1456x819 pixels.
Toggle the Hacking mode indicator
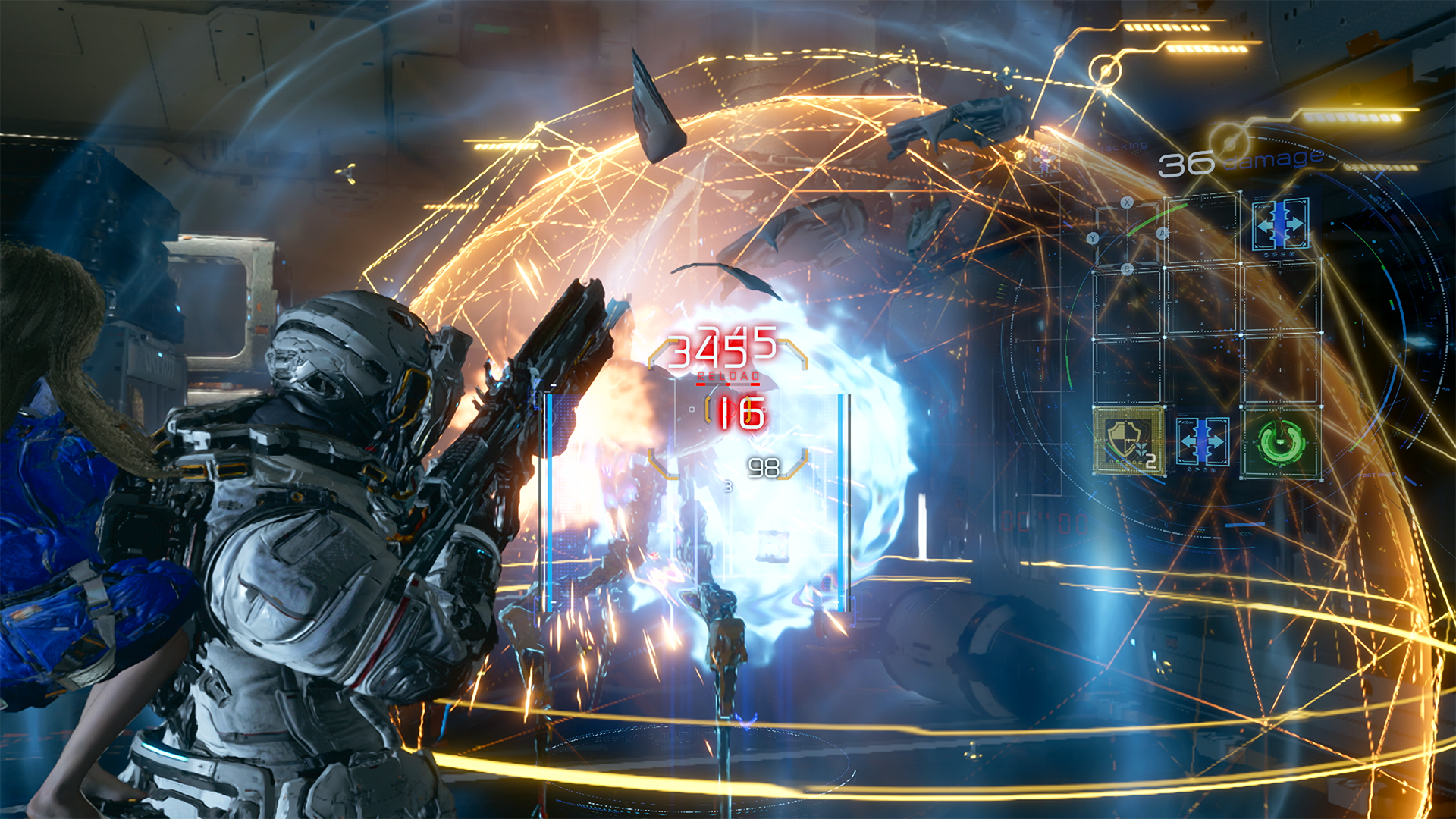[x=1120, y=146]
